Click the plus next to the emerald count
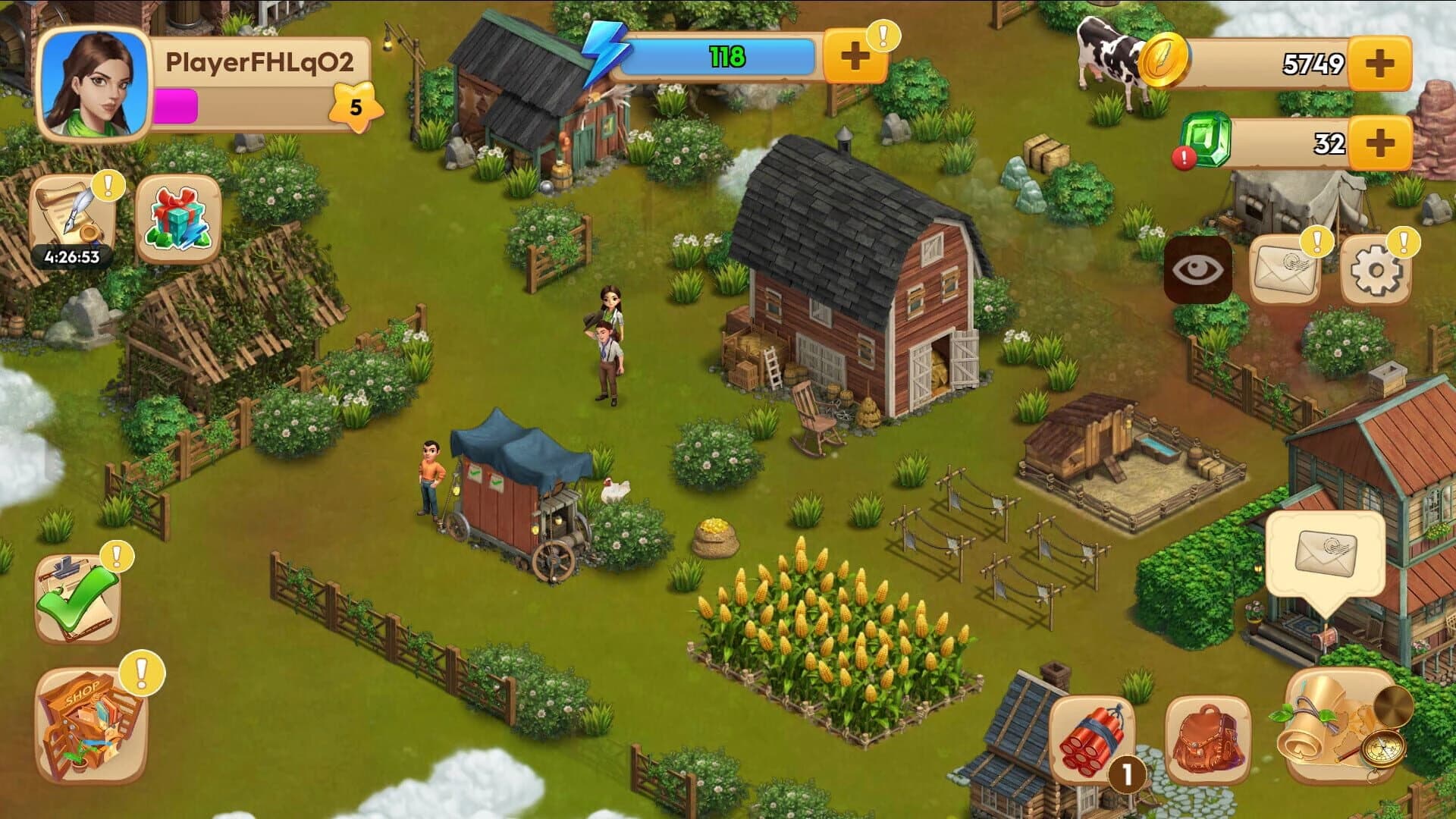Image resolution: width=1456 pixels, height=819 pixels. 1382,141
